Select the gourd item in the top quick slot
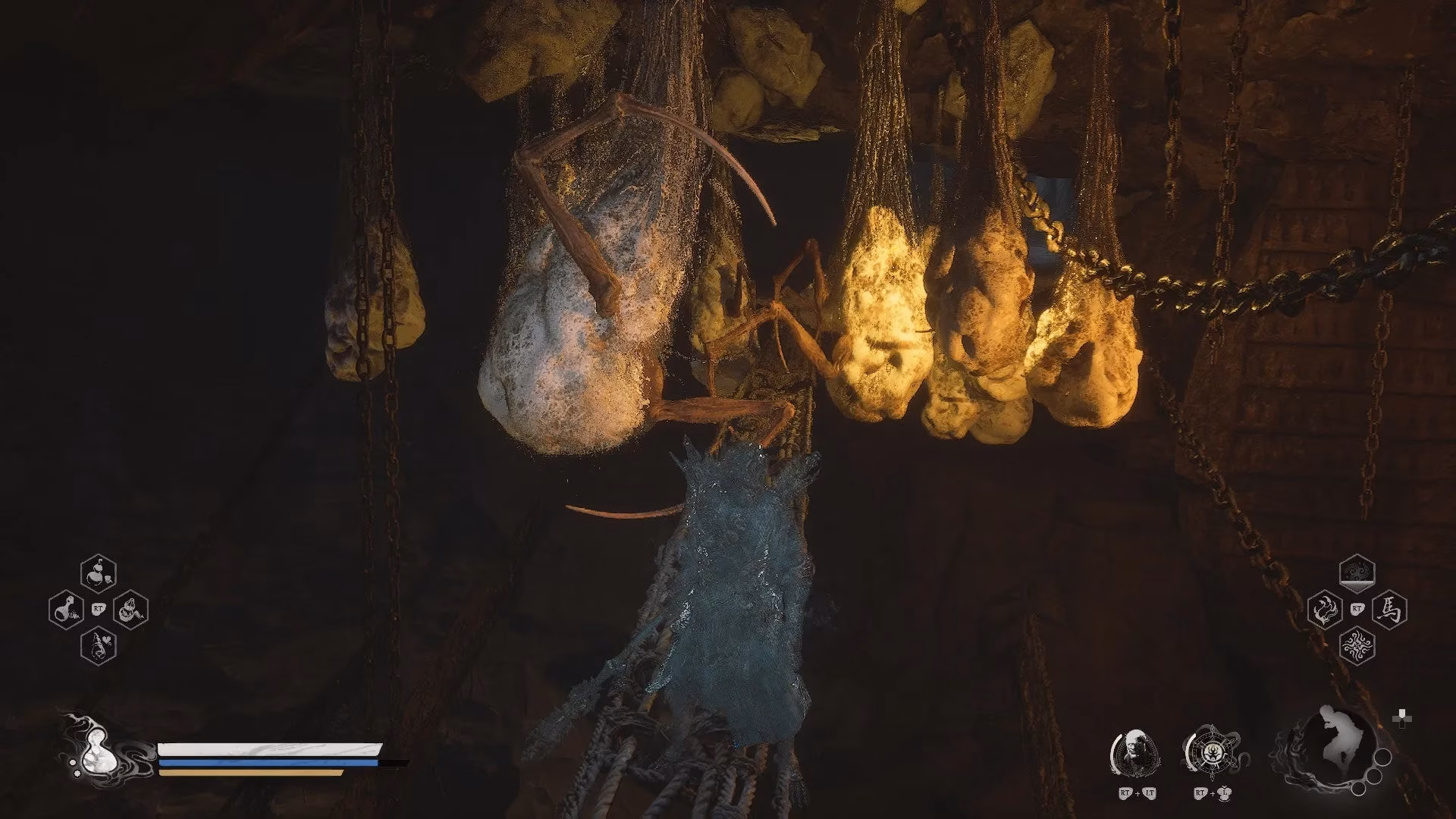Screen dimensions: 1456x819 (x=98, y=573)
